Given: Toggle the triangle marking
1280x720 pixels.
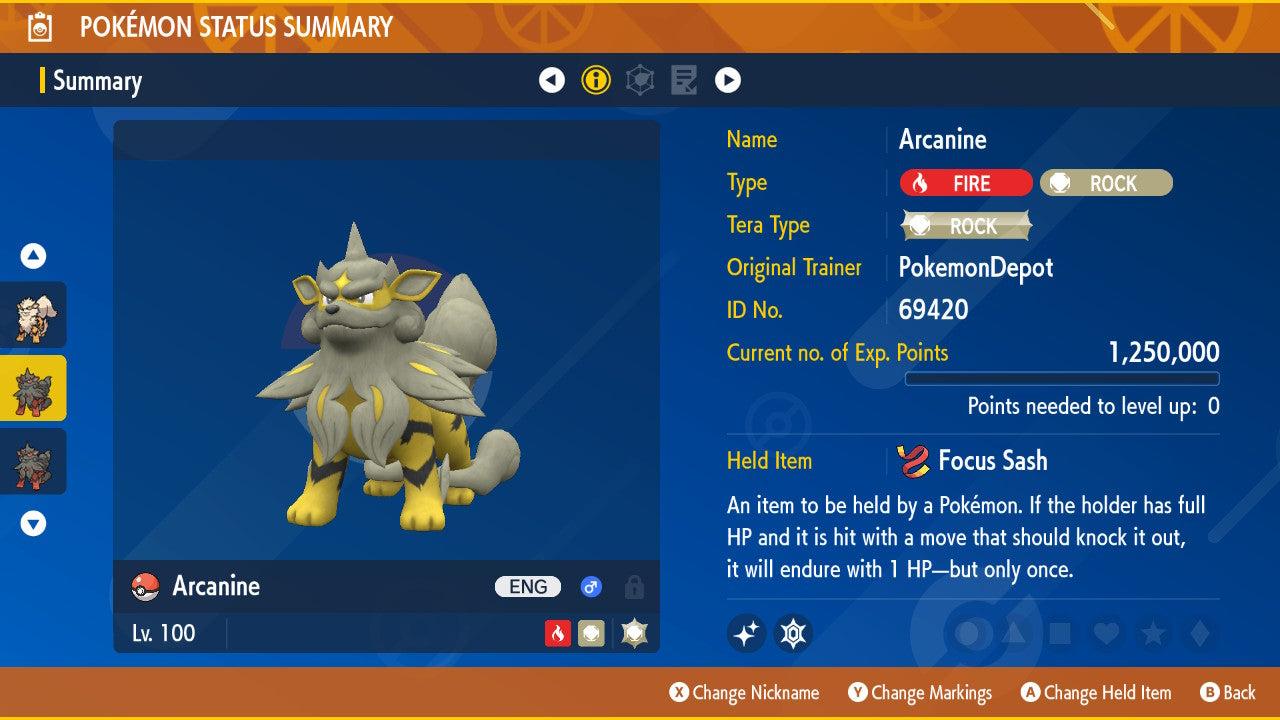Looking at the screenshot, I should click(x=1013, y=633).
